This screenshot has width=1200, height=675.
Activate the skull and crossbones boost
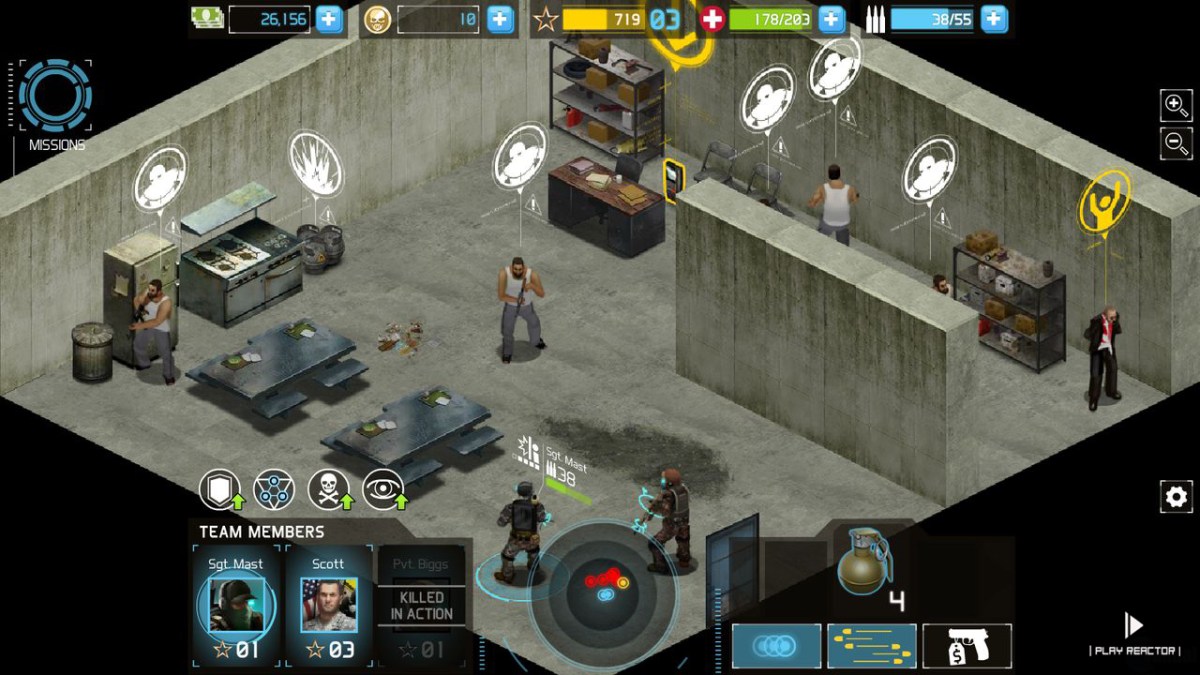[328, 490]
